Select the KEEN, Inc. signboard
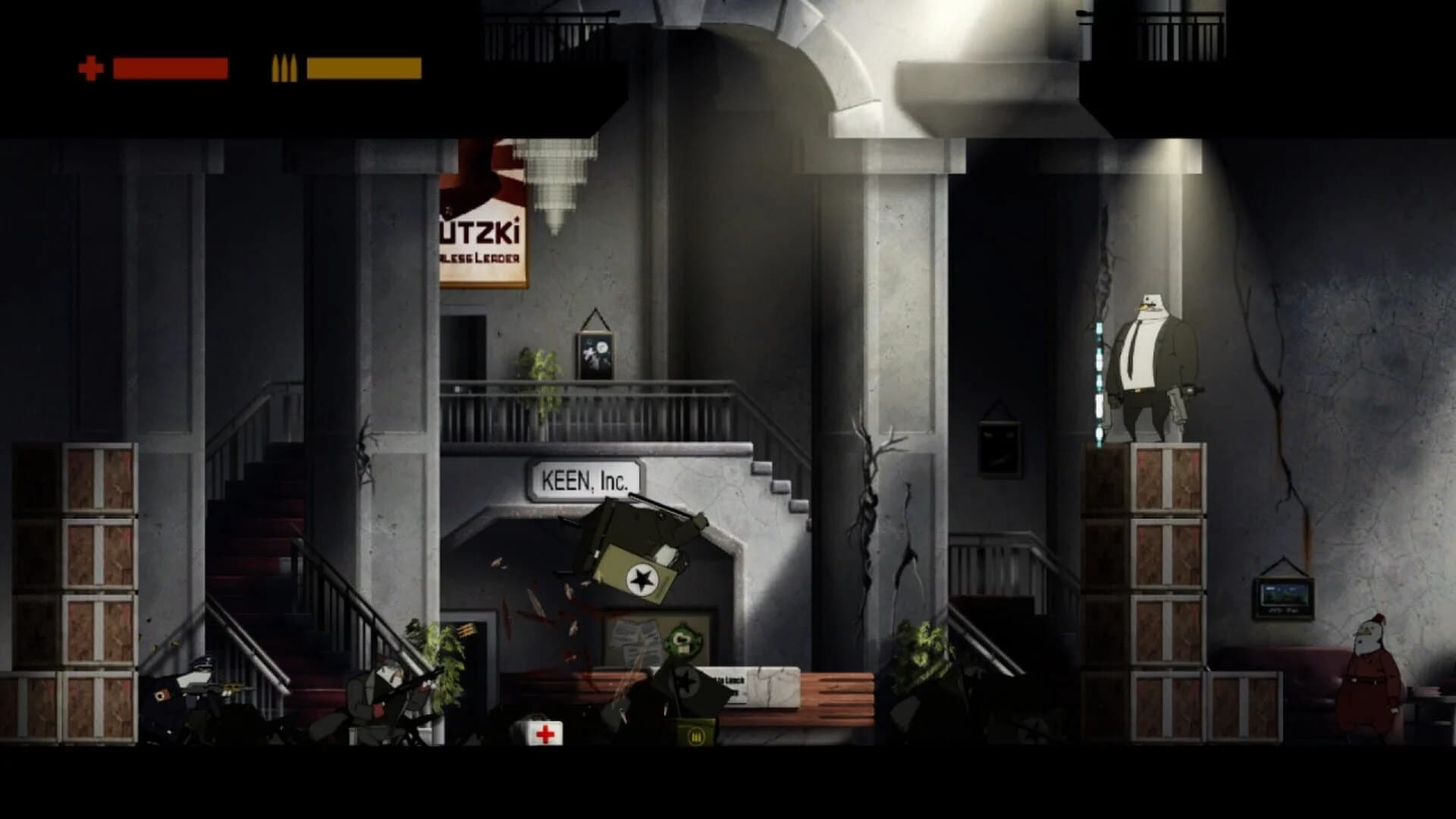The height and width of the screenshot is (819, 1456). 585,479
